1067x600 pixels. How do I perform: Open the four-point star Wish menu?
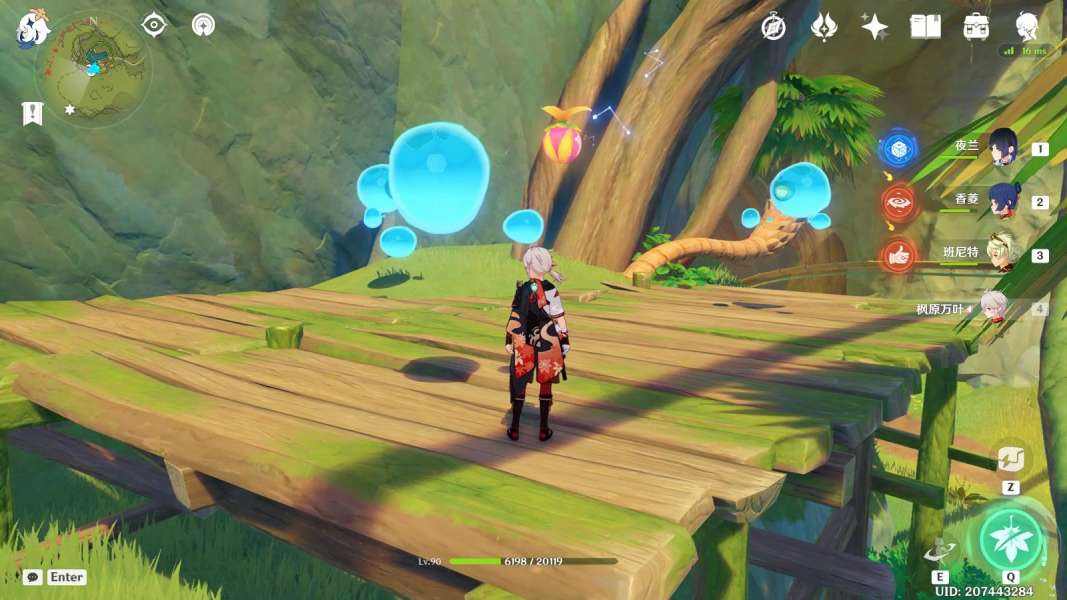(875, 27)
